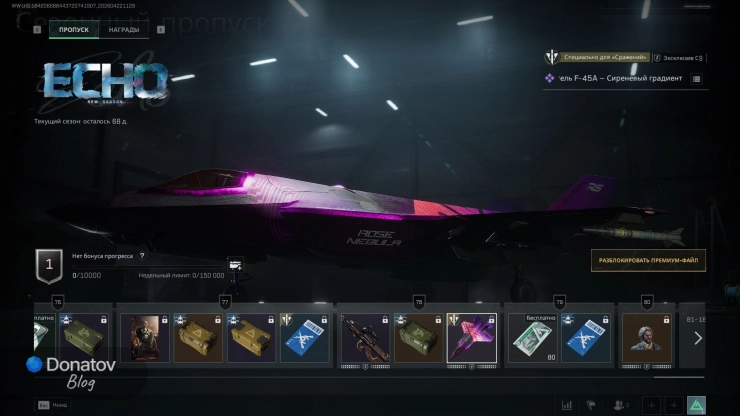This screenshot has height=416, width=740.
Task: Click the Donatov Blog watermark logo
Action: pyautogui.click(x=70, y=371)
